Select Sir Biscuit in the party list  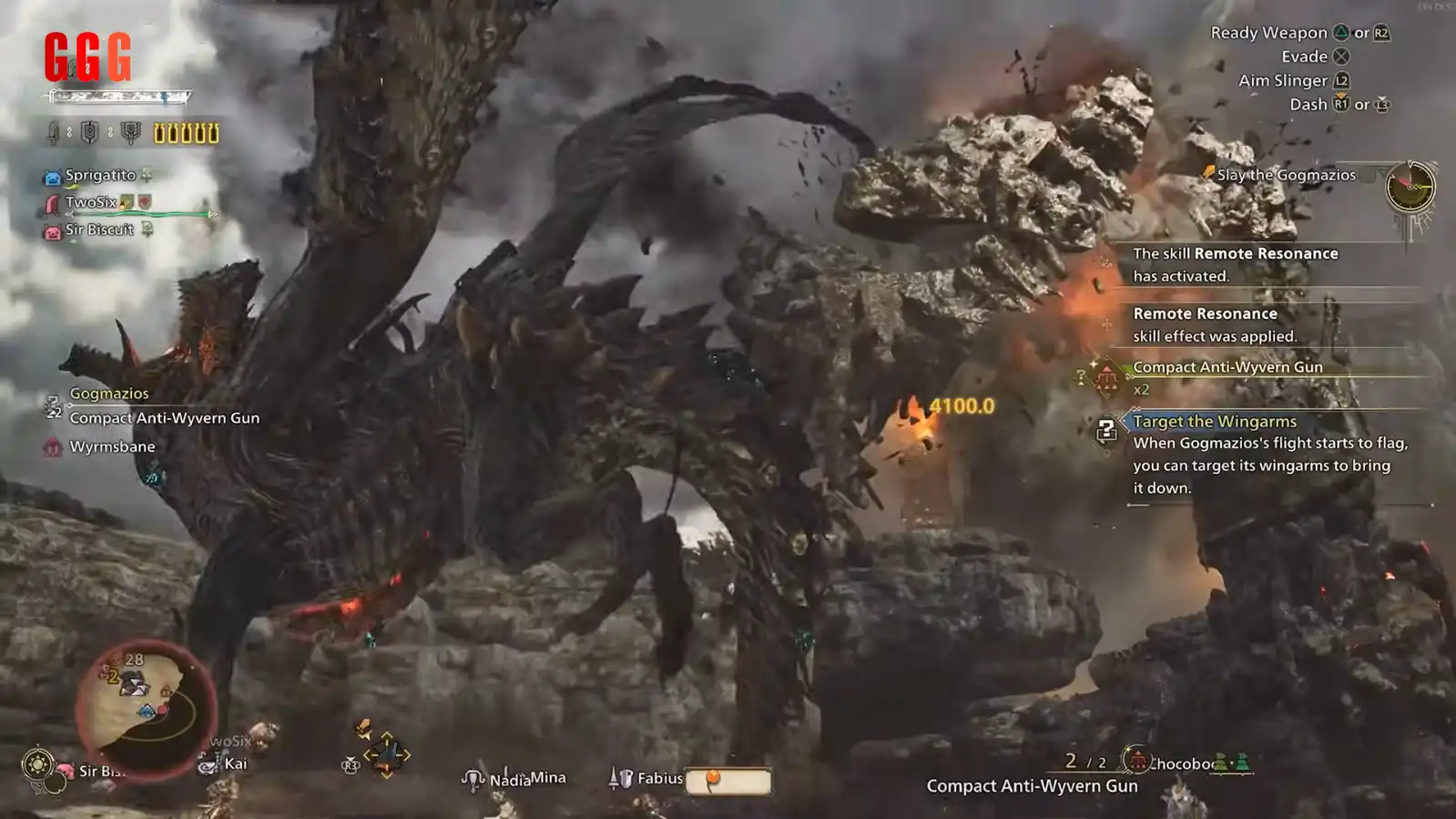point(99,230)
